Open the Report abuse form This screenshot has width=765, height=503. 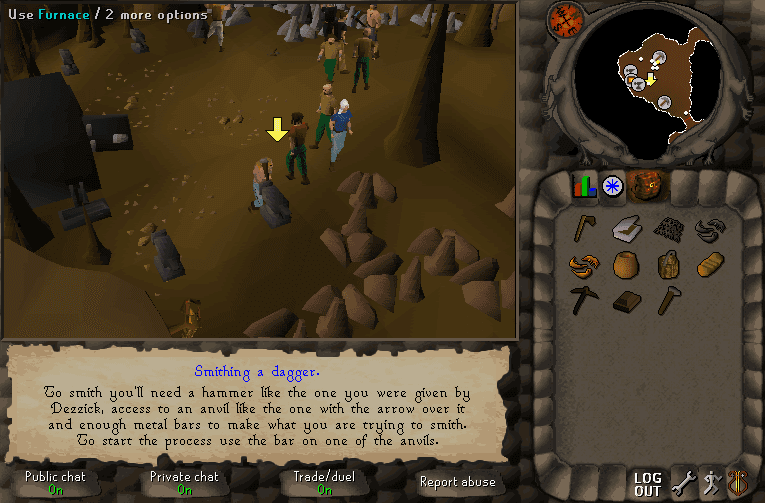[457, 482]
